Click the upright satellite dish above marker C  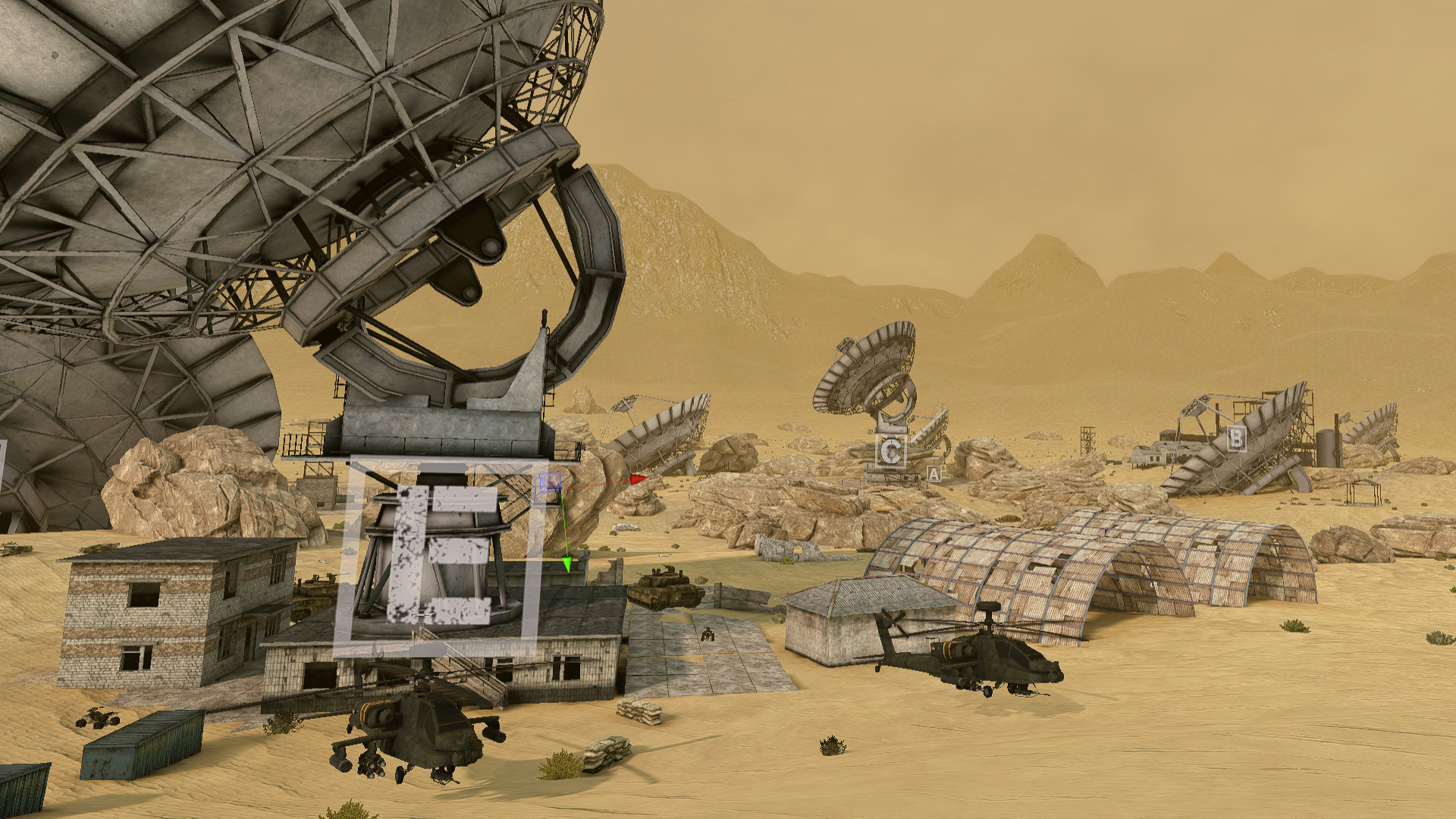tap(864, 372)
